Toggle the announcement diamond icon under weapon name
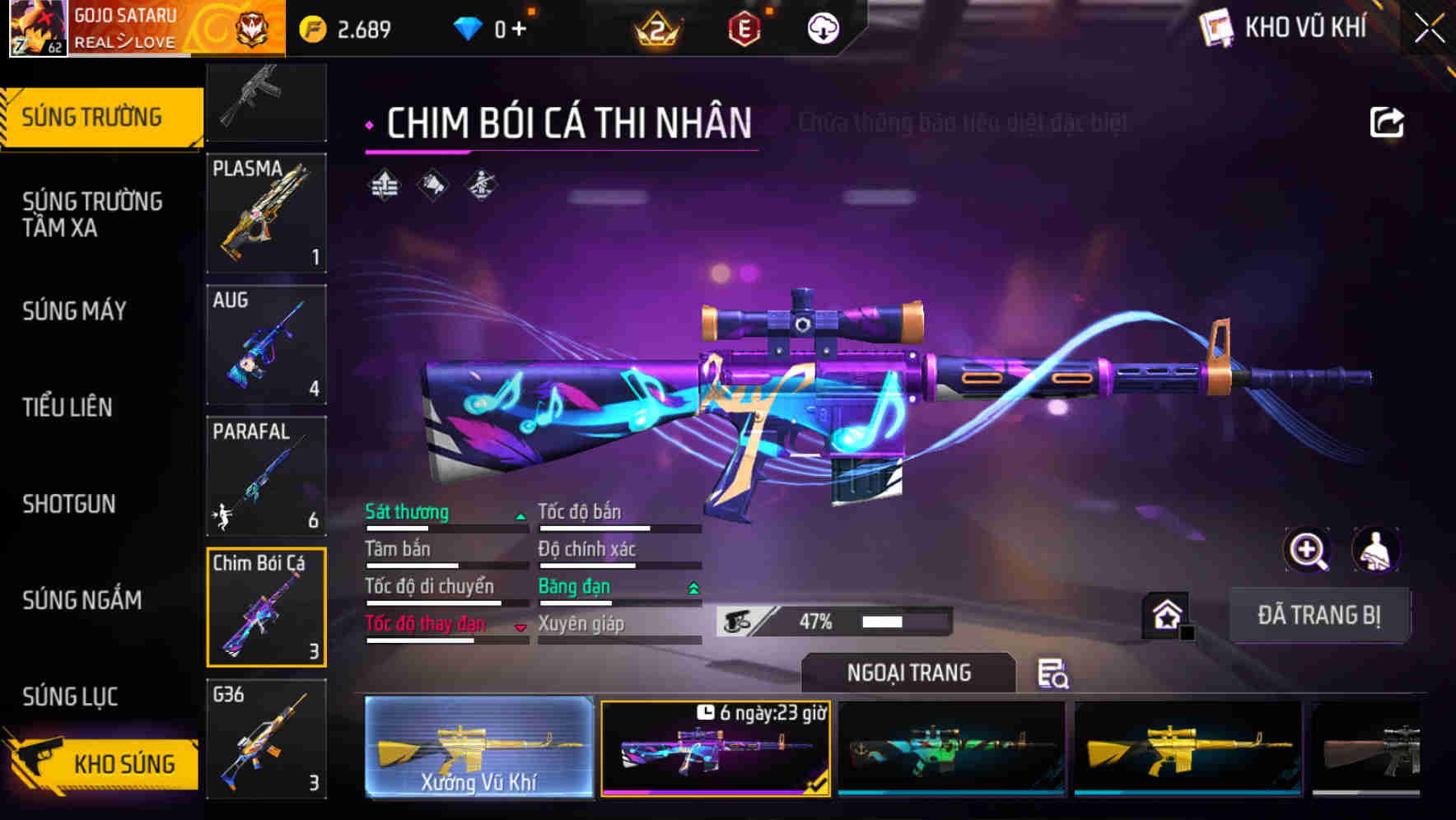This screenshot has height=820, width=1456. 431,185
